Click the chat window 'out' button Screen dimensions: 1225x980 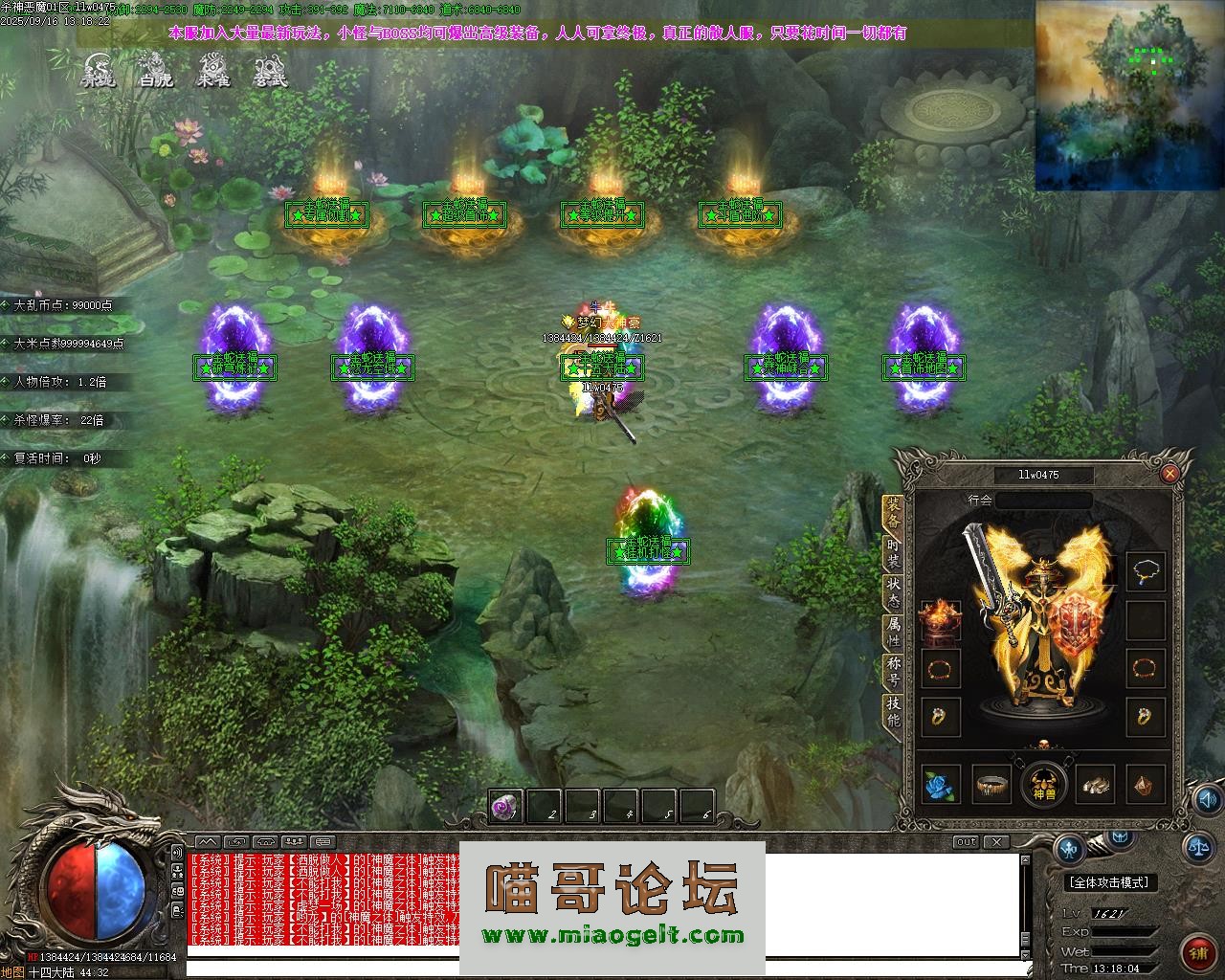point(966,842)
